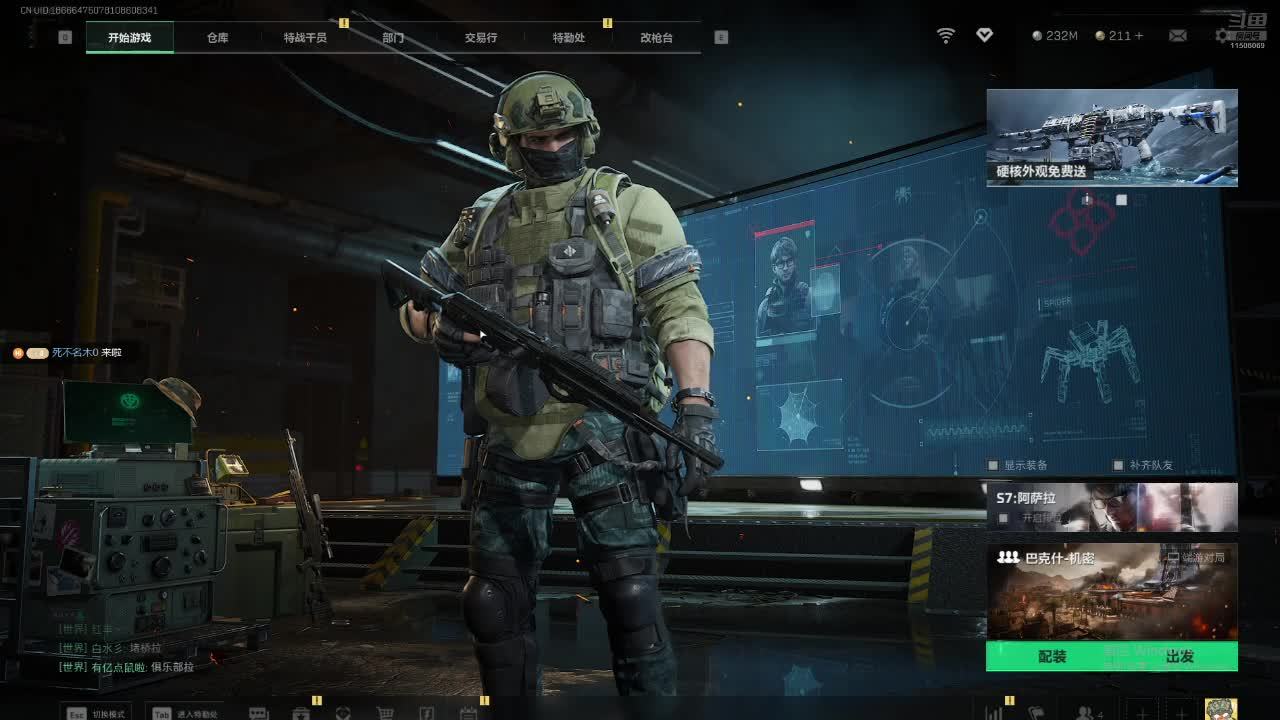Open the S7:阿萨拉 season banner
The height and width of the screenshot is (720, 1280).
tap(1112, 506)
